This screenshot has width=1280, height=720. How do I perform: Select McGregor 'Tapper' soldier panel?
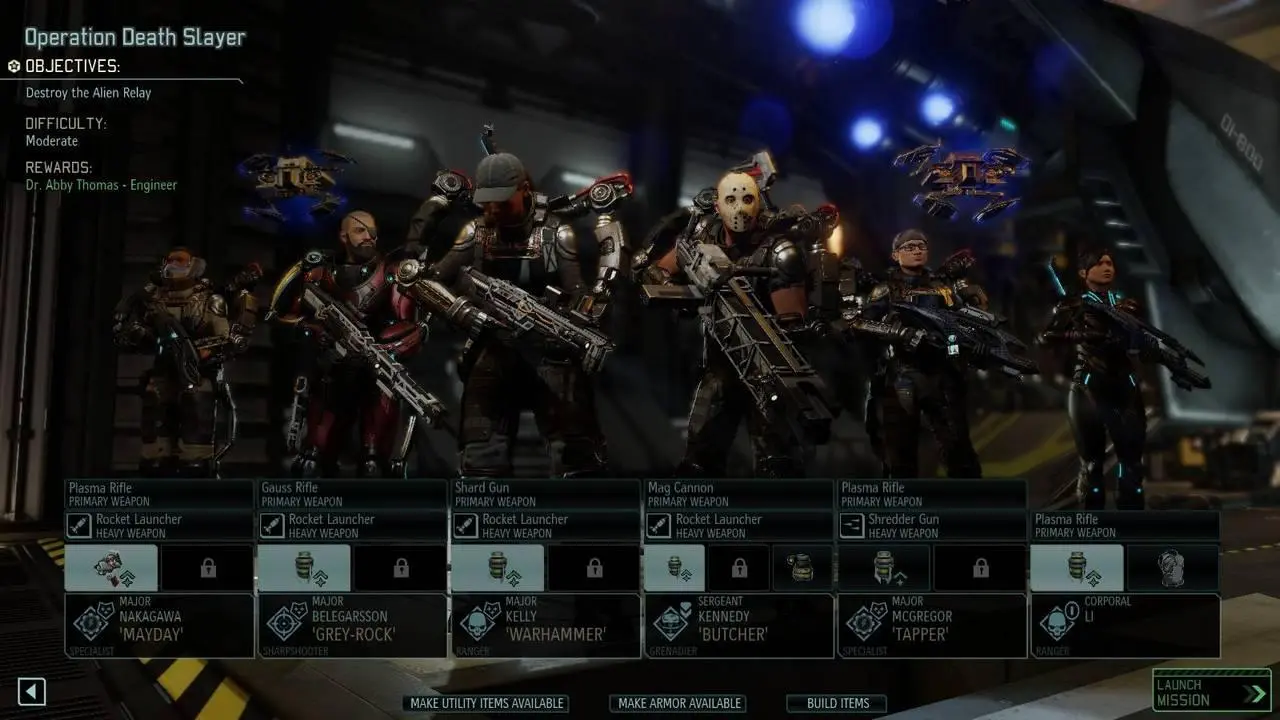click(932, 626)
